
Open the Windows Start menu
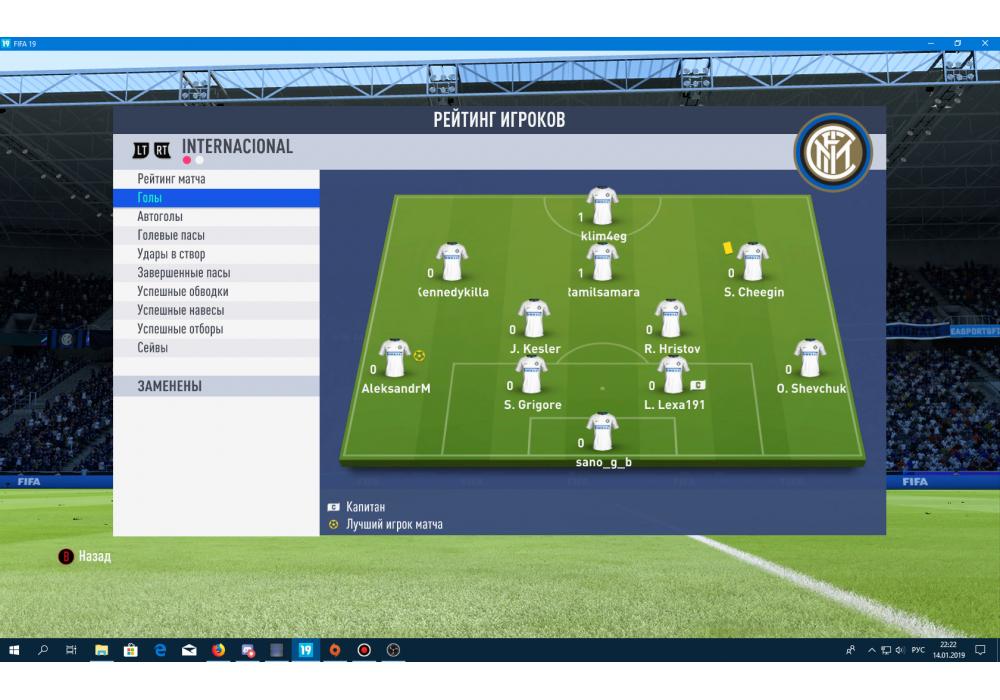point(14,650)
